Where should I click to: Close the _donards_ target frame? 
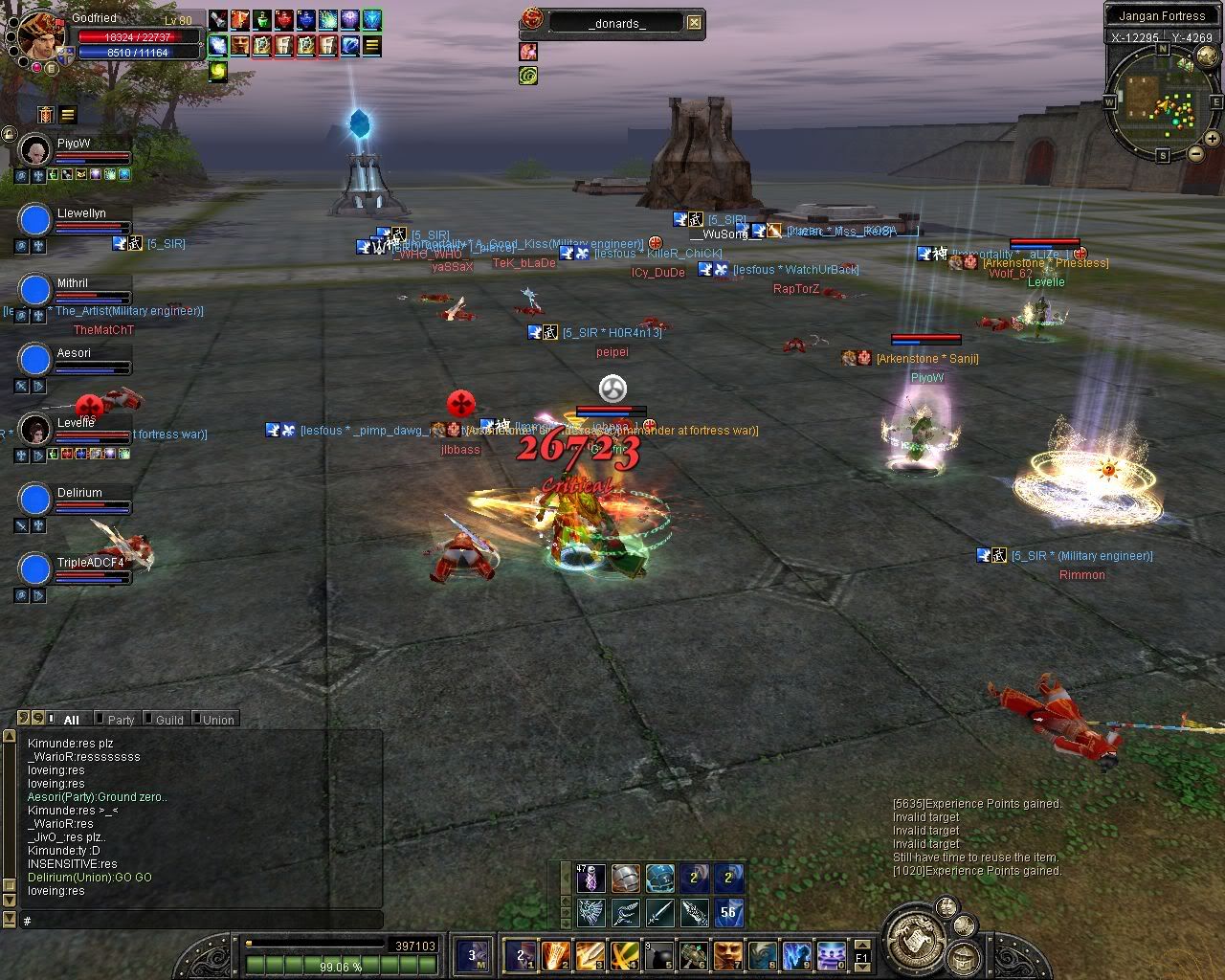coord(694,23)
